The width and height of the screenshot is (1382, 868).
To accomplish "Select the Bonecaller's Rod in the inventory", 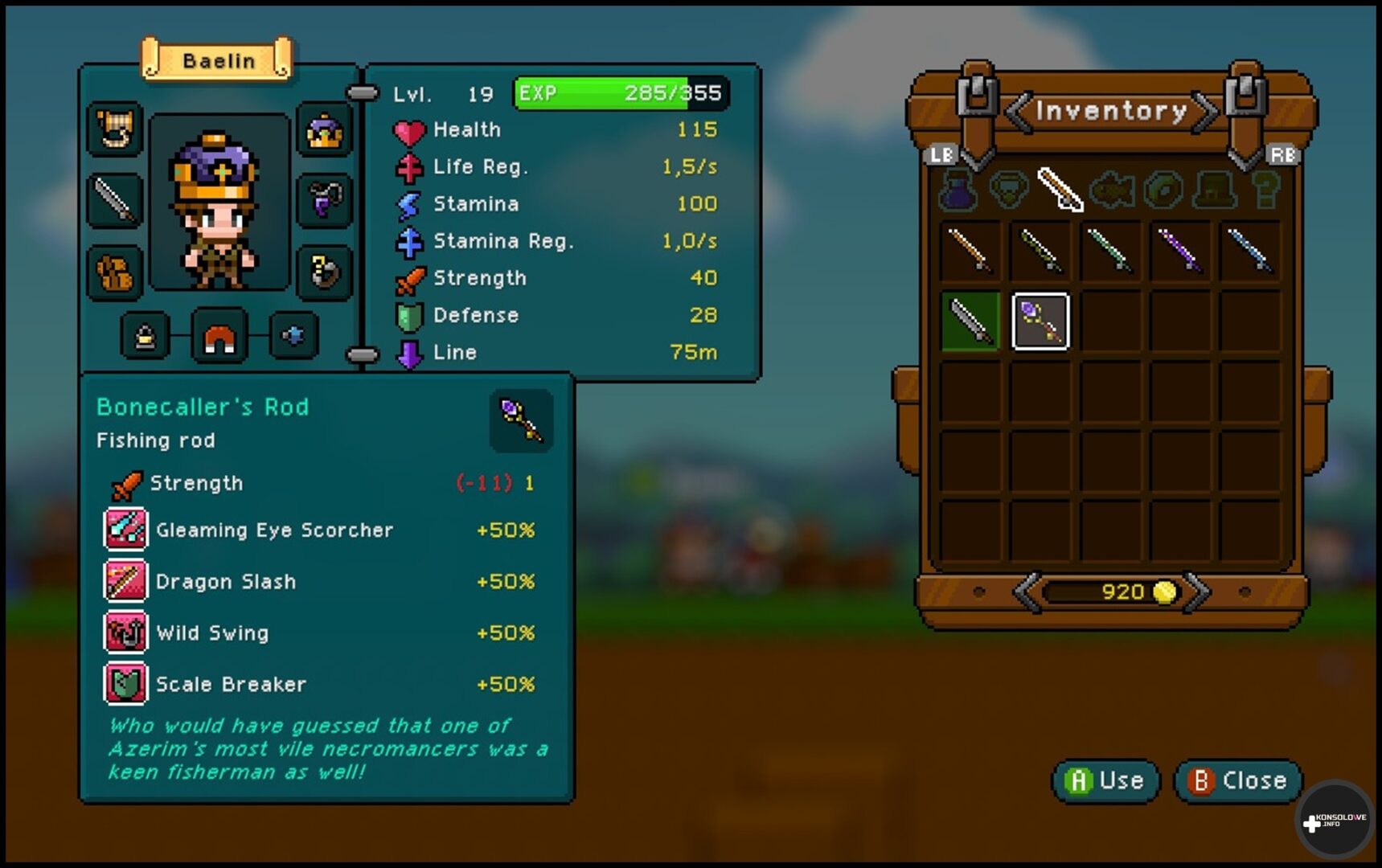I will pyautogui.click(x=1040, y=321).
